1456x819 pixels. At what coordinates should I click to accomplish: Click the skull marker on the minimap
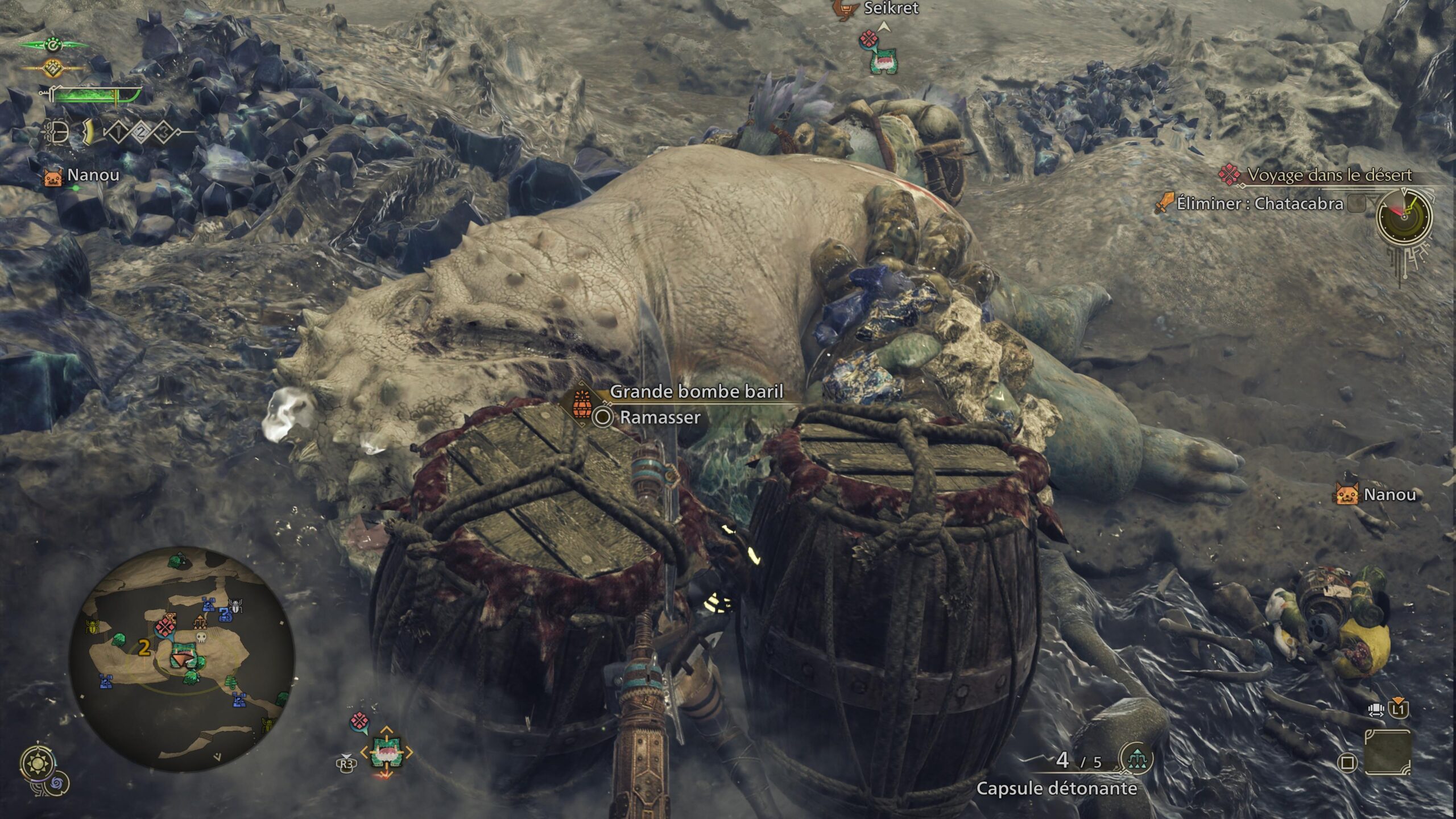tap(201, 638)
